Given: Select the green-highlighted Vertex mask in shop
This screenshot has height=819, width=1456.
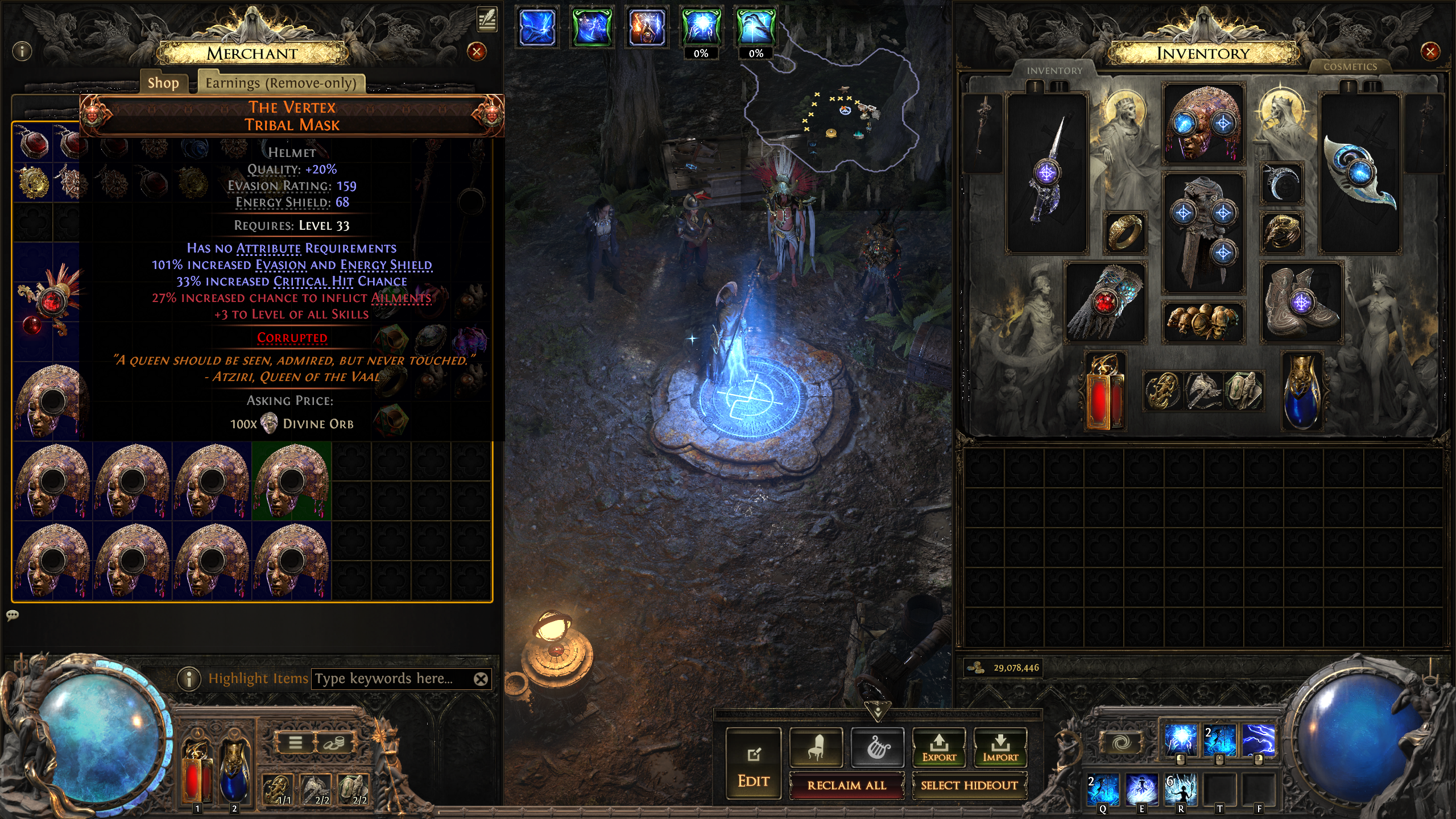Looking at the screenshot, I should click(291, 481).
